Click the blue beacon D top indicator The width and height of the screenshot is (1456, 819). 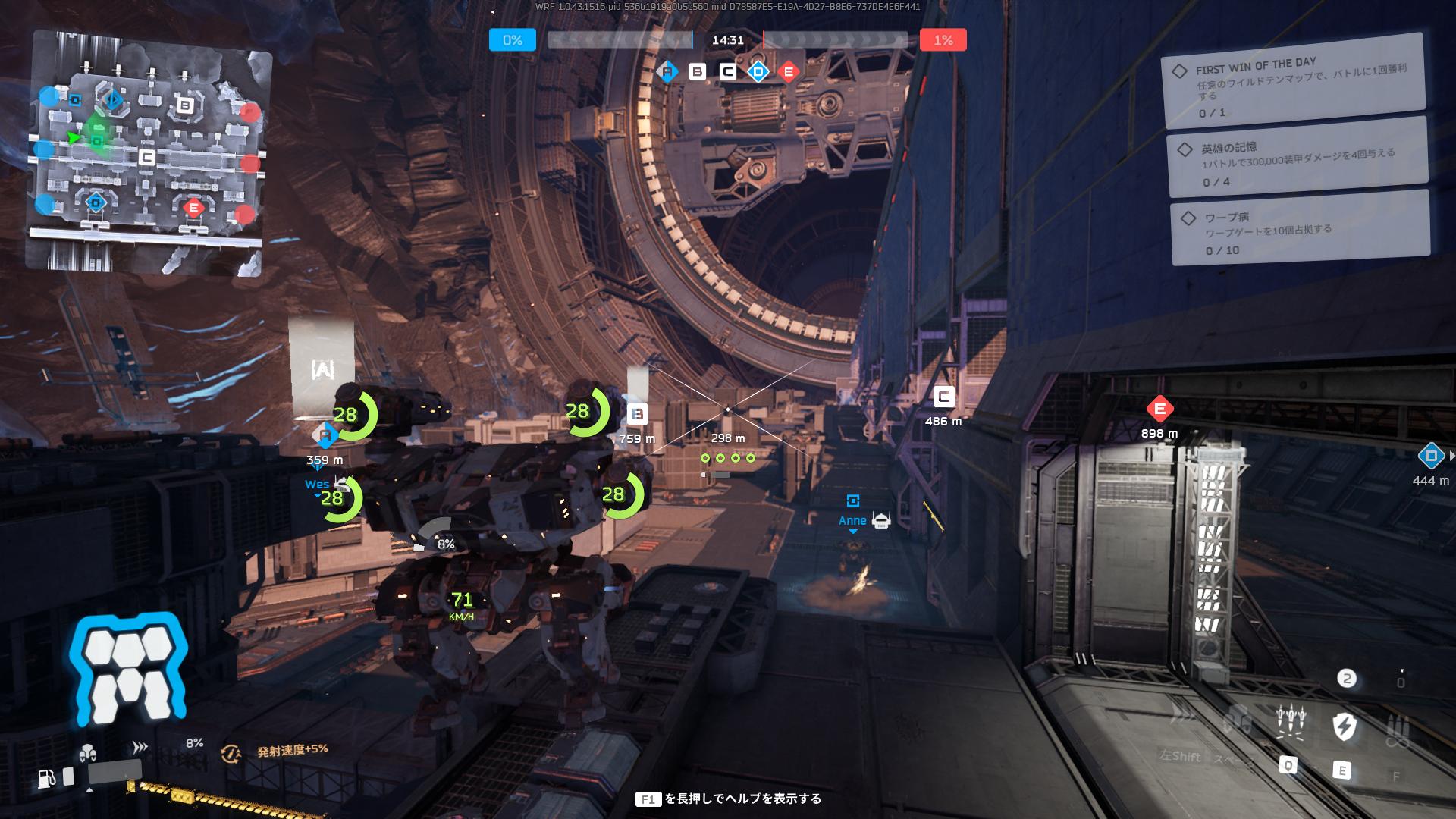[758, 72]
